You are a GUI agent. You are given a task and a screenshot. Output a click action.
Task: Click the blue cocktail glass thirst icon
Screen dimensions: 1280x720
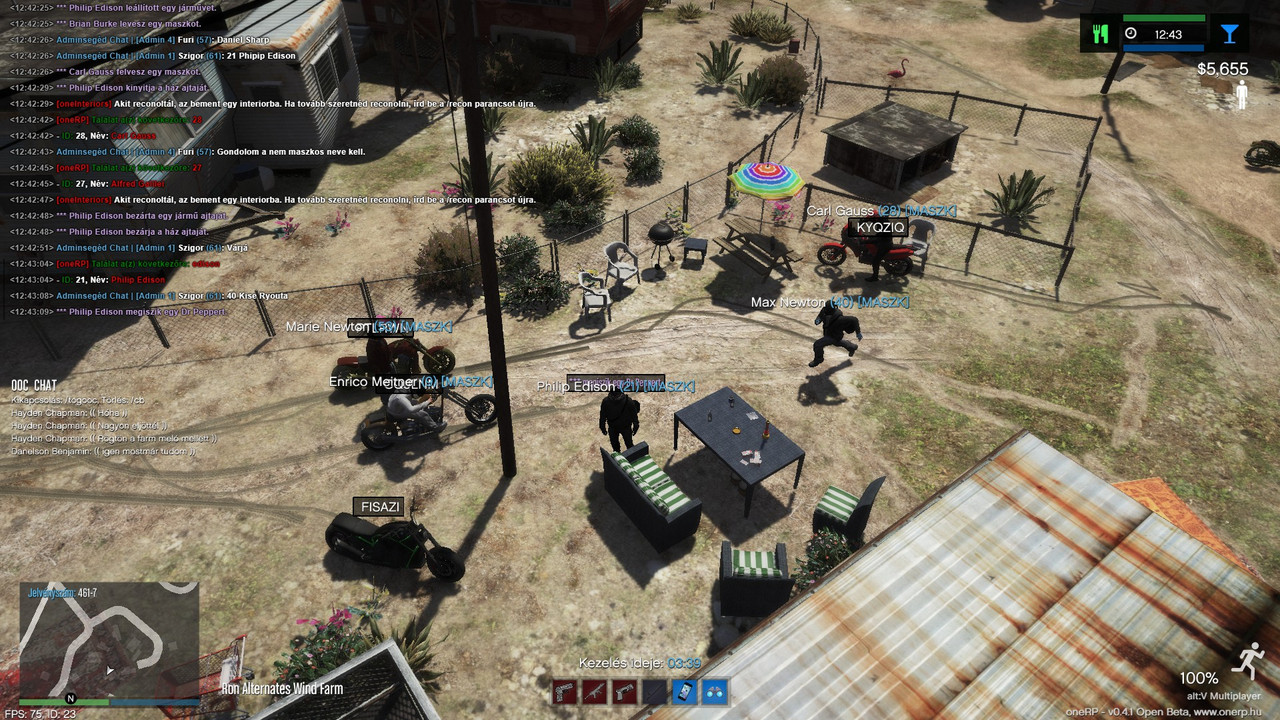pyautogui.click(x=1229, y=34)
